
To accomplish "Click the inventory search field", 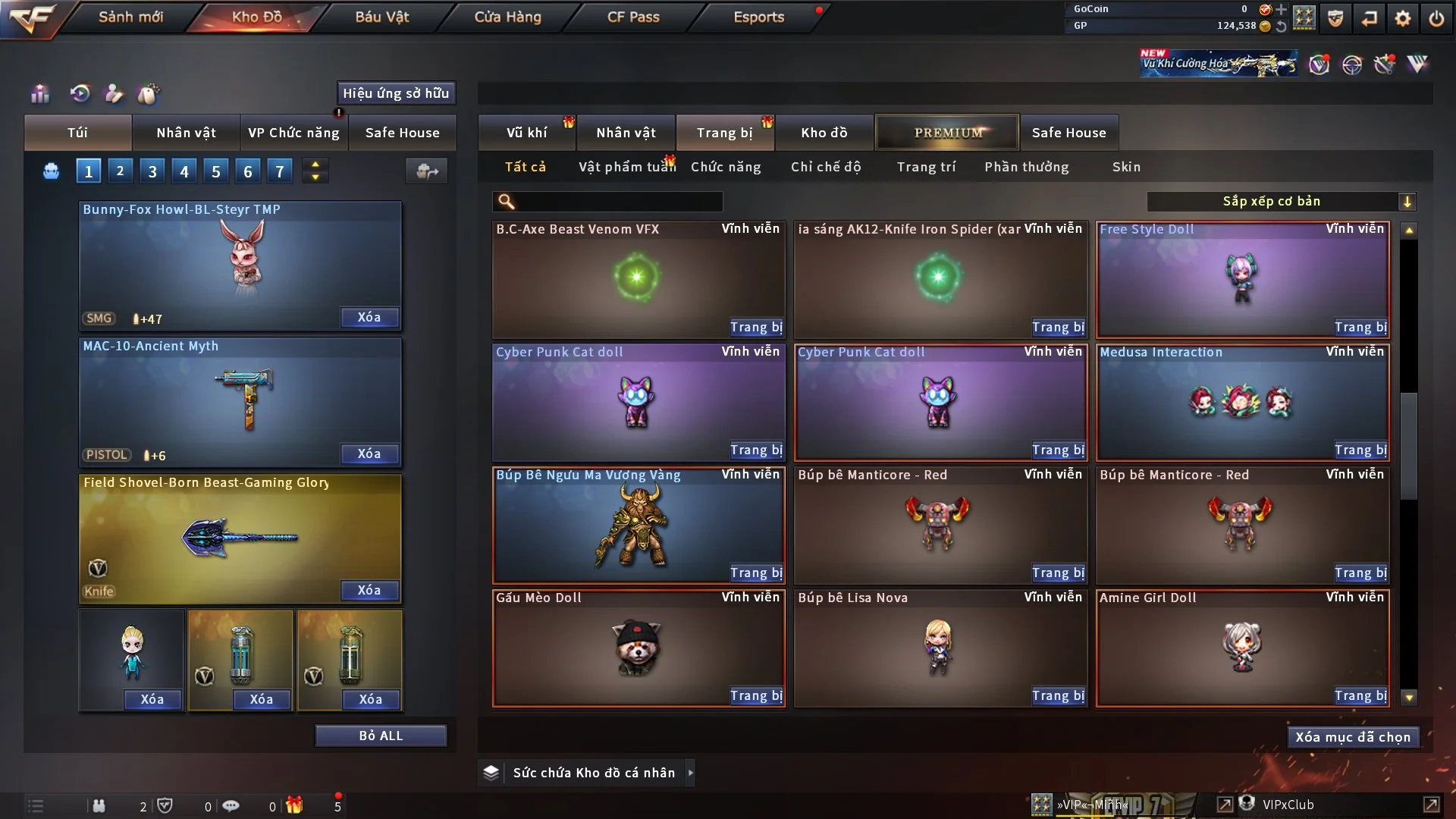I will (618, 202).
